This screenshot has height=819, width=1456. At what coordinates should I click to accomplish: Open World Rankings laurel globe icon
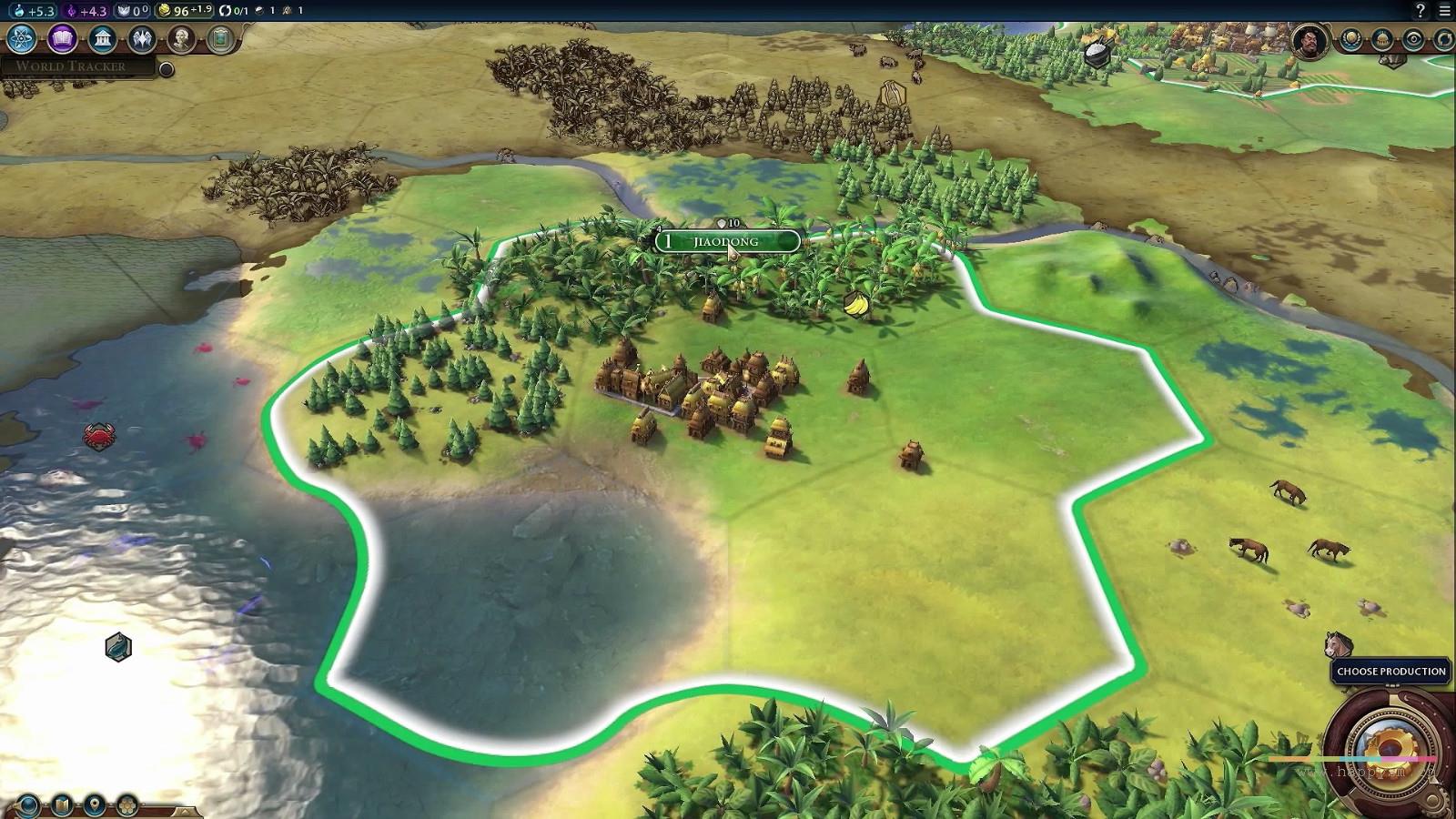tap(1351, 40)
